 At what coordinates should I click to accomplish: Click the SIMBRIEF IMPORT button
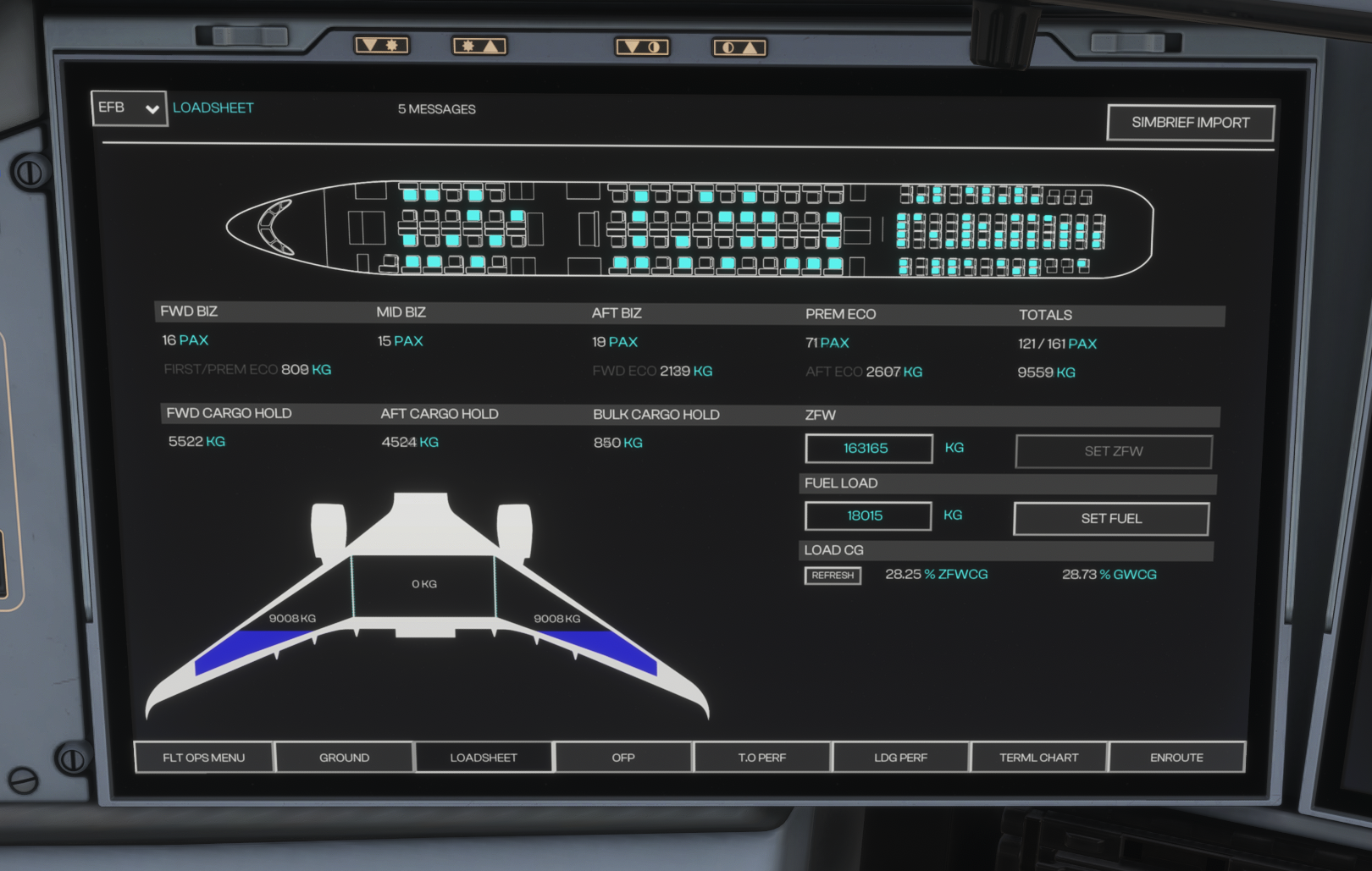pos(1190,123)
